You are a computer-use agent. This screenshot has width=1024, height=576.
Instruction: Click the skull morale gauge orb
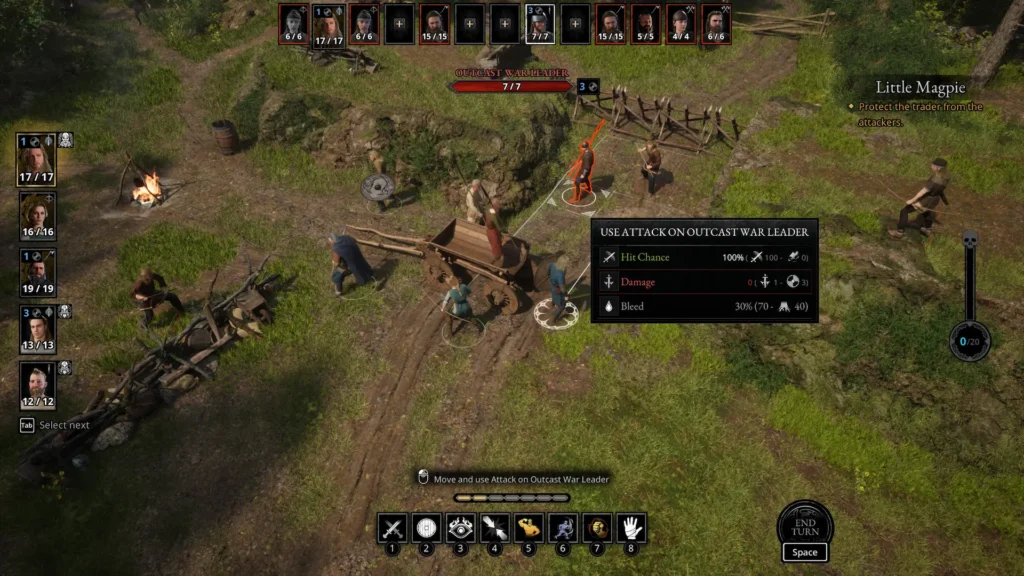click(969, 341)
